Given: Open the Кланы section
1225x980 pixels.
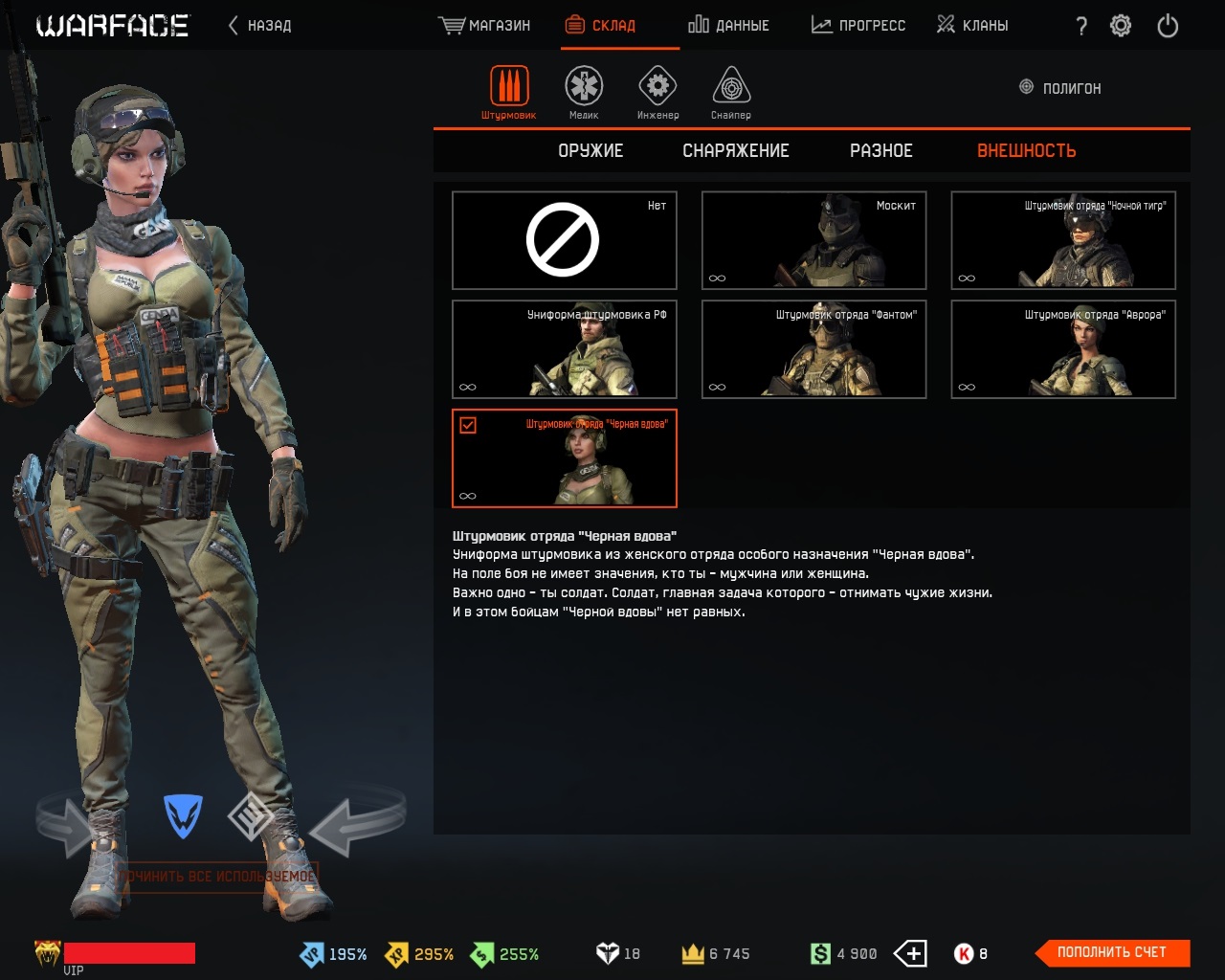Looking at the screenshot, I should point(971,26).
